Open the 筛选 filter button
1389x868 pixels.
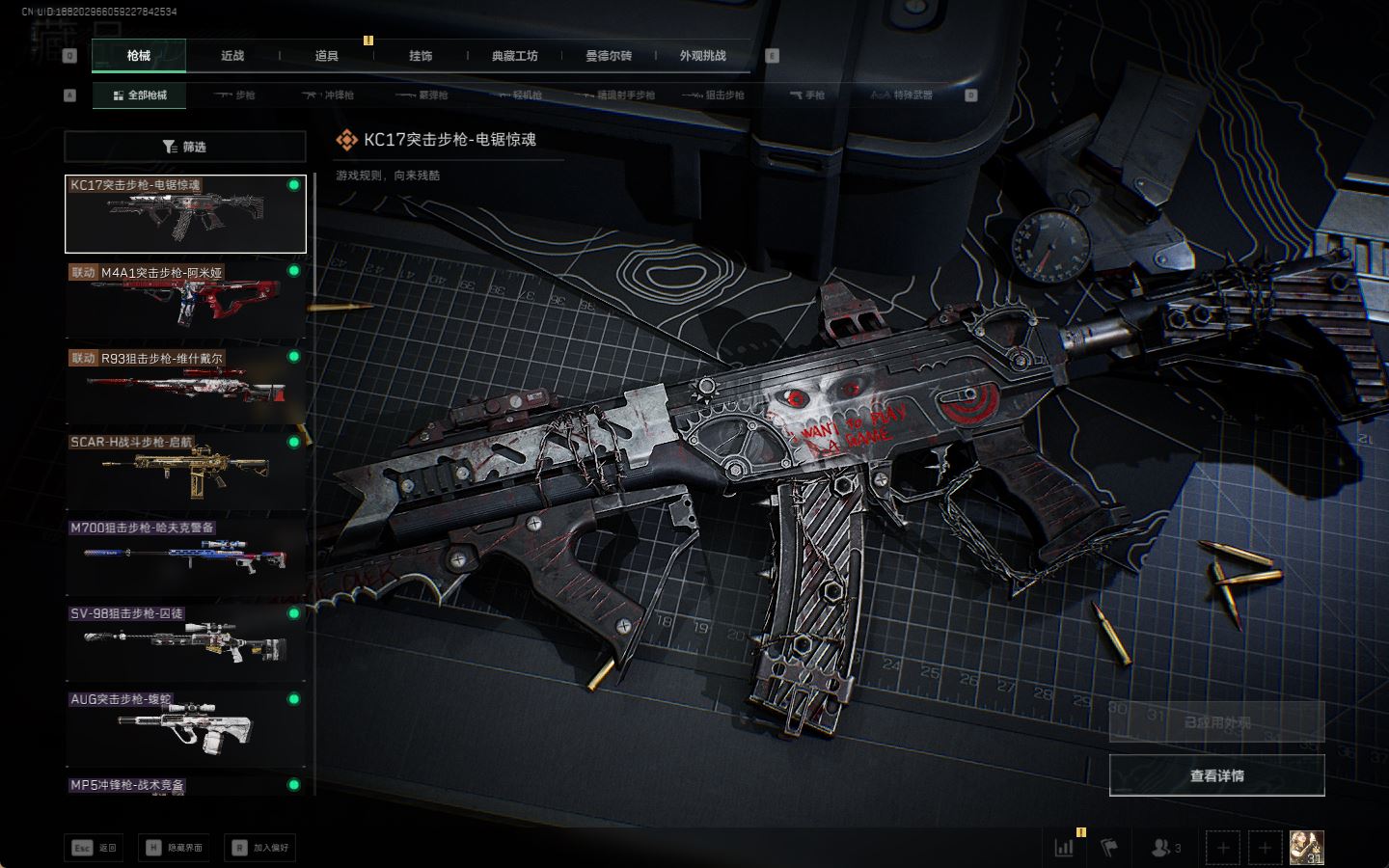pyautogui.click(x=184, y=147)
